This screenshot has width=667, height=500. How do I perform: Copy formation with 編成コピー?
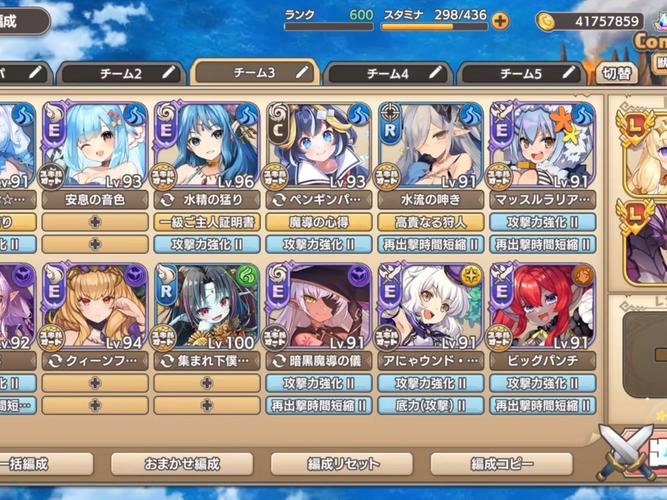(x=503, y=464)
